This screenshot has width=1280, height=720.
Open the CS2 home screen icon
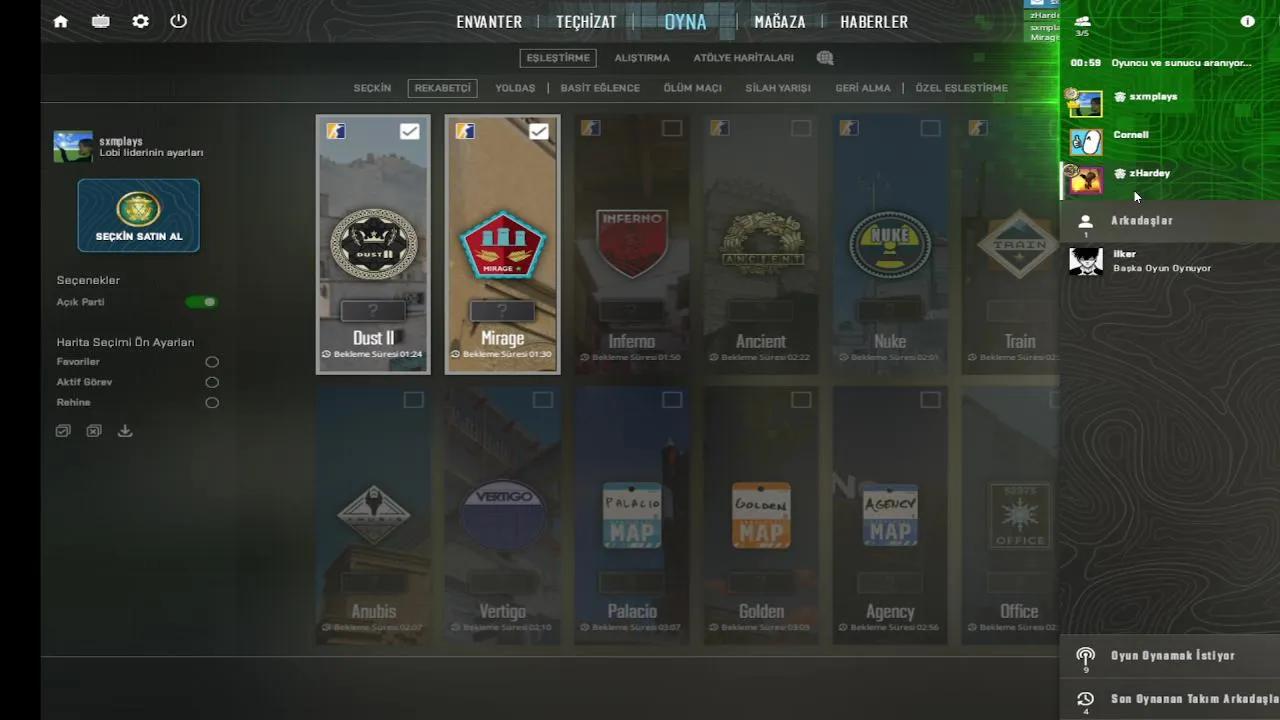pyautogui.click(x=60, y=21)
